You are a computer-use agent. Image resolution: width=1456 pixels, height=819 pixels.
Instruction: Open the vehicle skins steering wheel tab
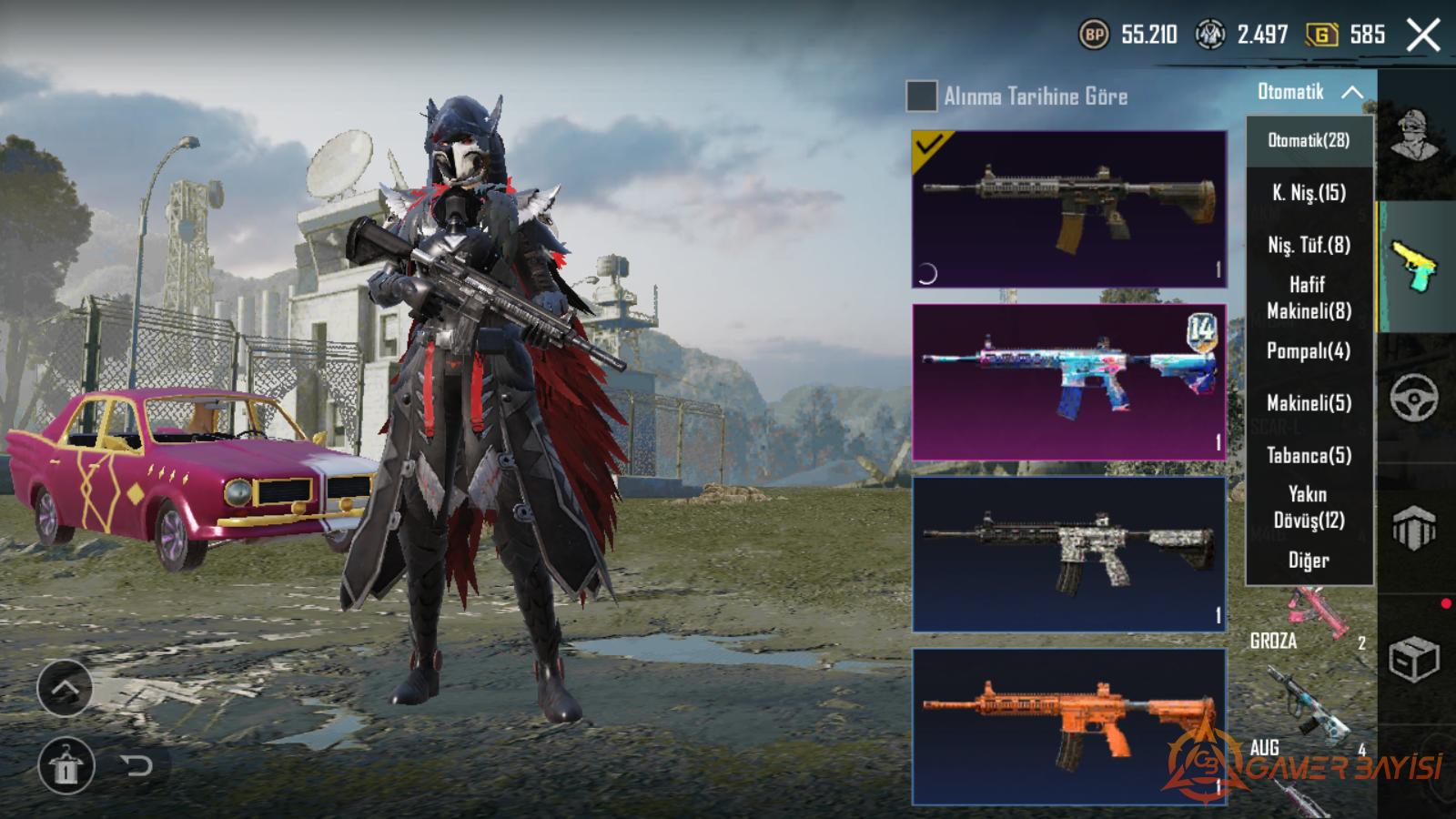click(x=1415, y=398)
